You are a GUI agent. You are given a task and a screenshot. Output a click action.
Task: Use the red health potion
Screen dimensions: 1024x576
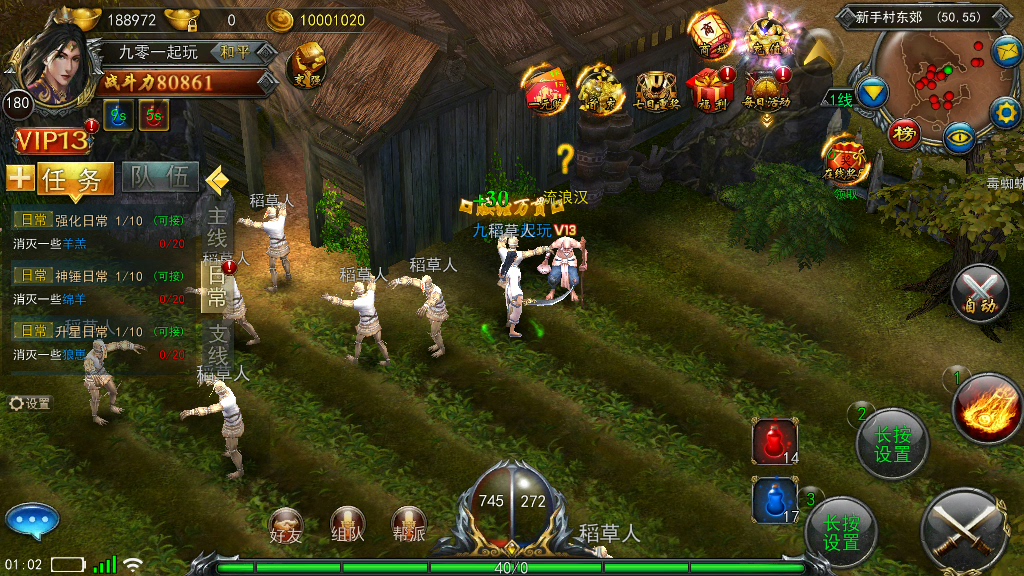(774, 441)
